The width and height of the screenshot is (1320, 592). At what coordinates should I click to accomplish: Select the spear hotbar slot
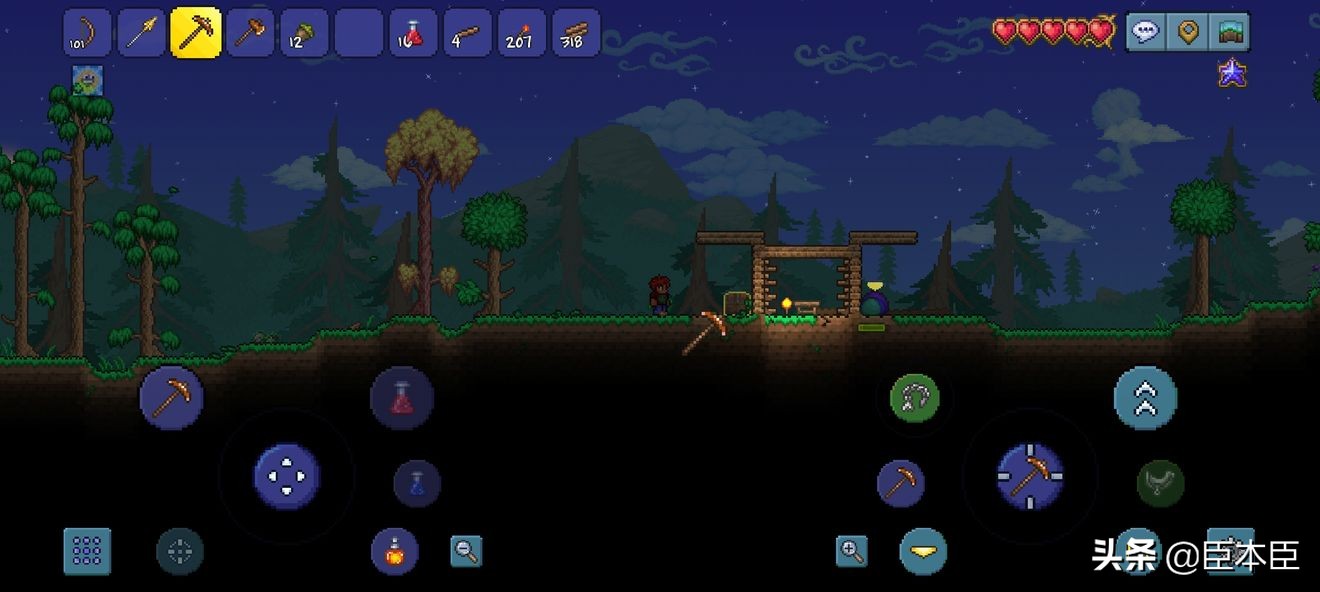[x=142, y=33]
